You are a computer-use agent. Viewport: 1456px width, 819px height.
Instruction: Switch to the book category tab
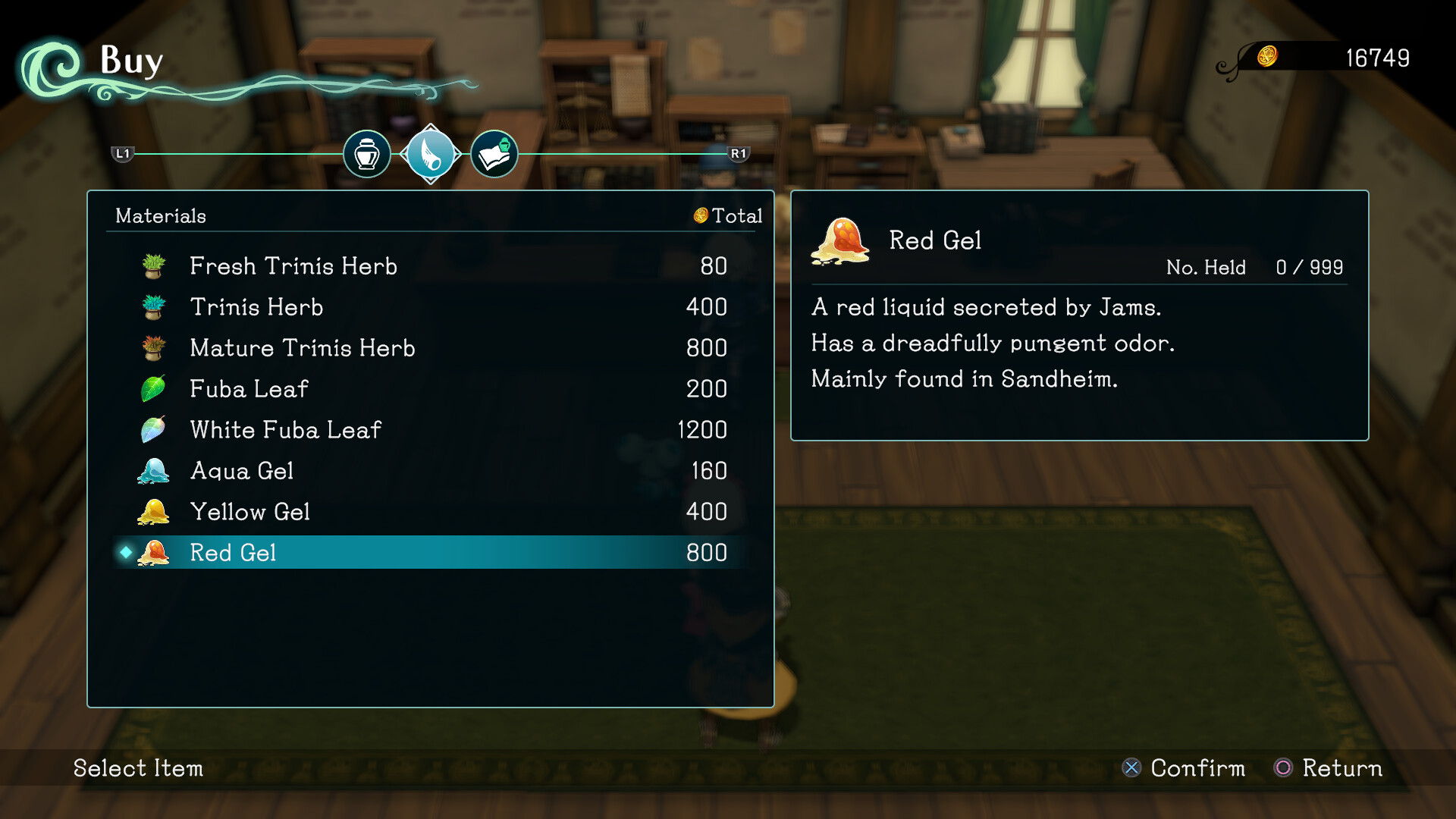tap(494, 154)
